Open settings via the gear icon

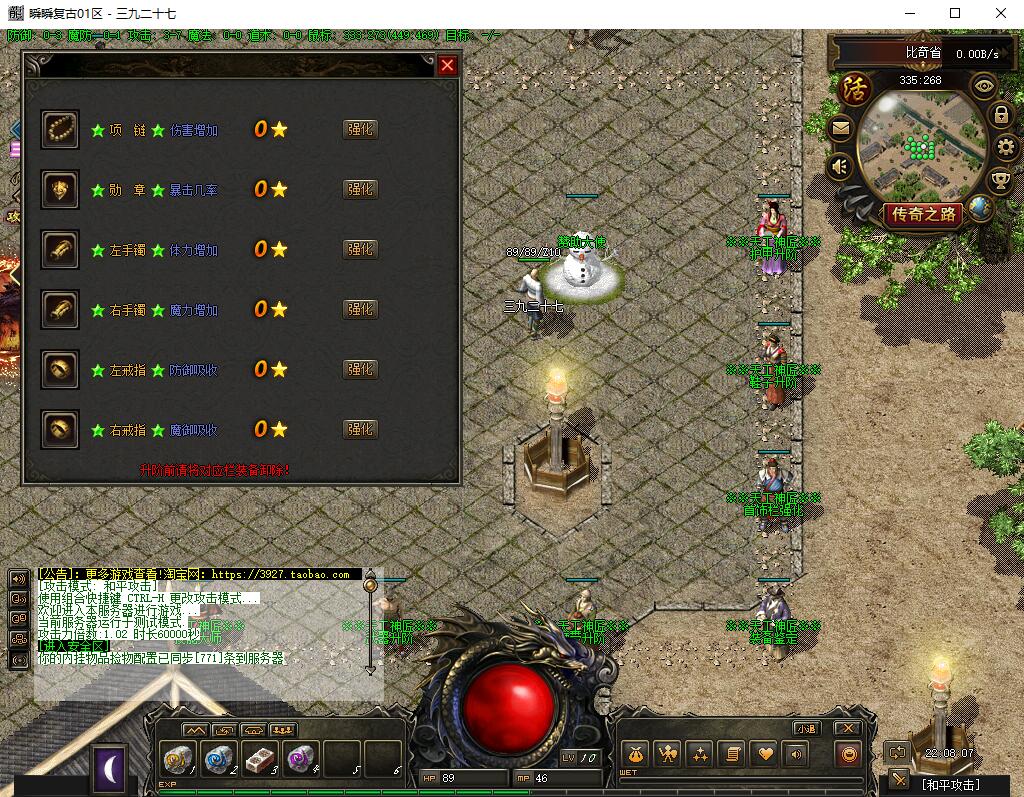(x=1006, y=148)
